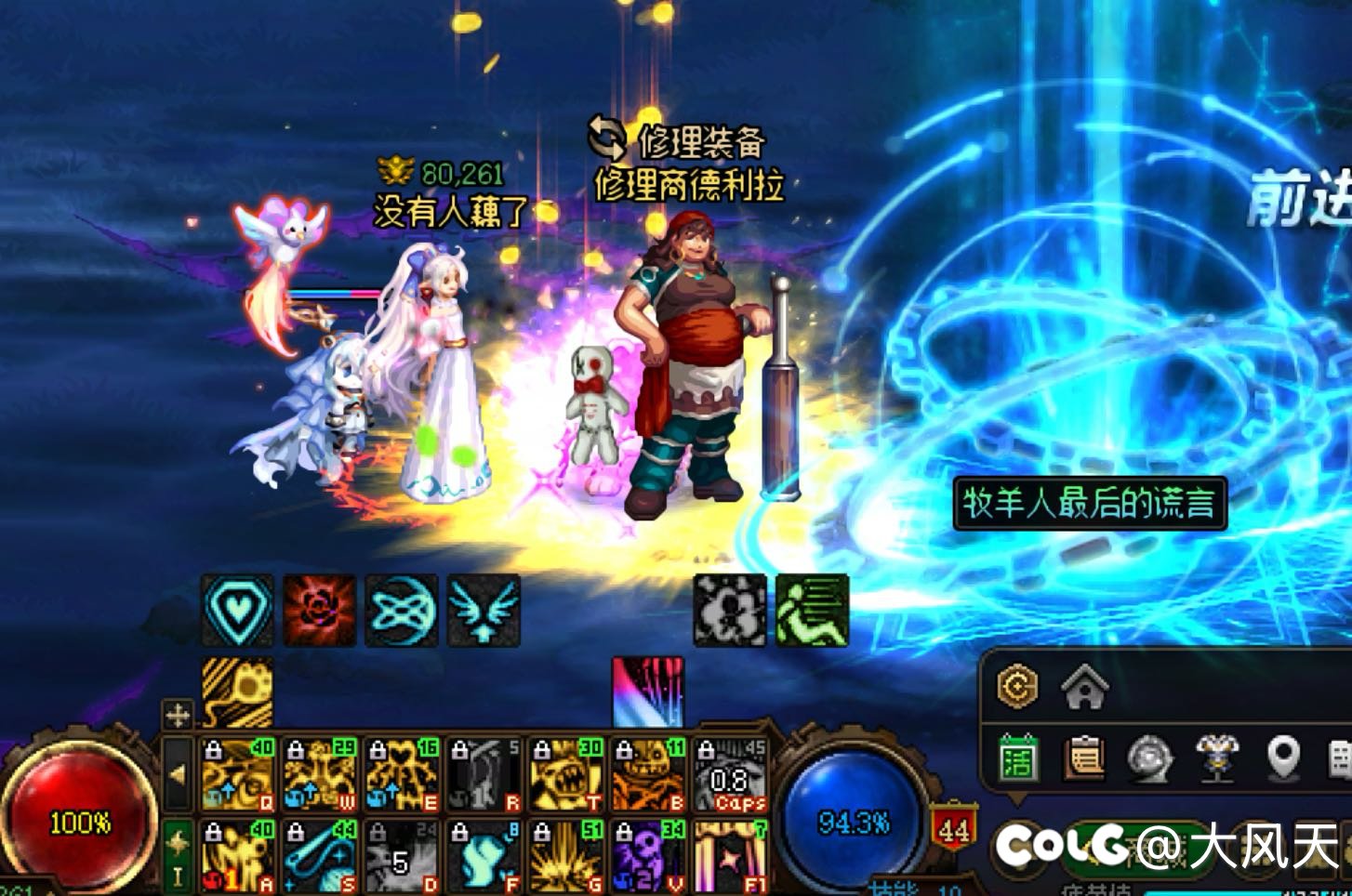Viewport: 1352px width, 896px height.
Task: Click the cyan heart shield buff icon
Action: [238, 611]
